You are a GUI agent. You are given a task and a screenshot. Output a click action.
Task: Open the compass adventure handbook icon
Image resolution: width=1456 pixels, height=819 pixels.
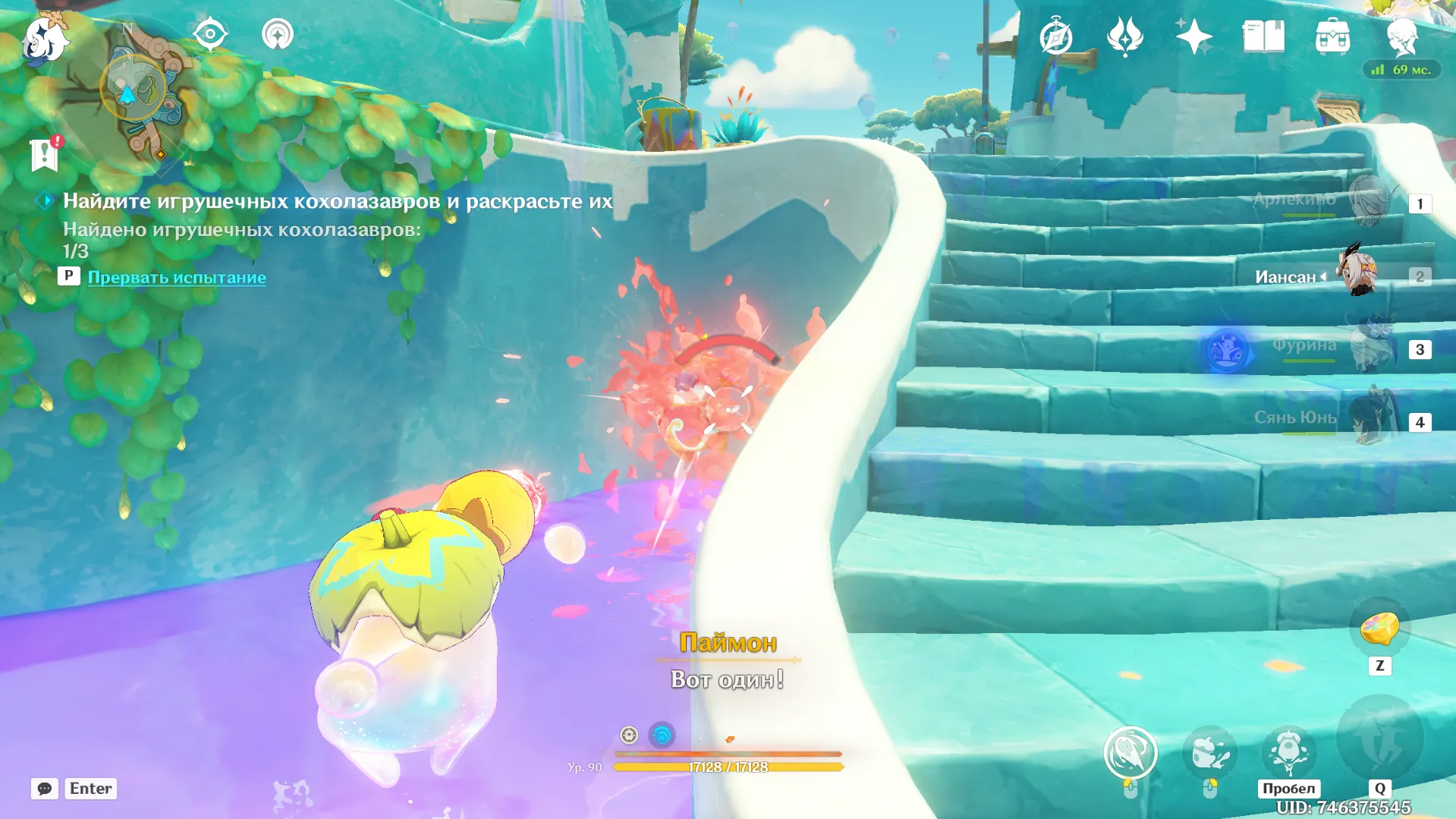click(x=1055, y=36)
